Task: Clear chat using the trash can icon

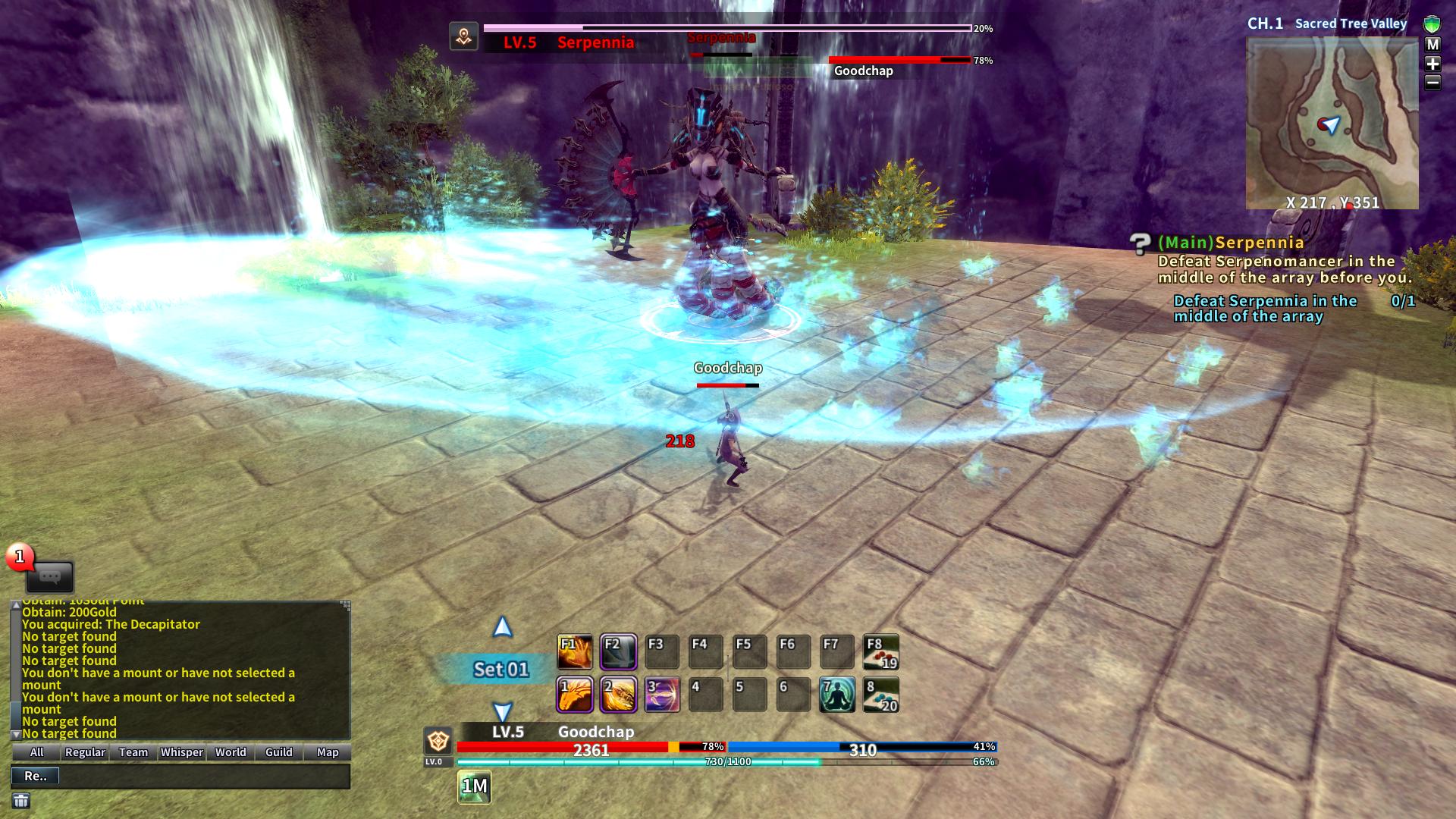Action: click(x=21, y=801)
